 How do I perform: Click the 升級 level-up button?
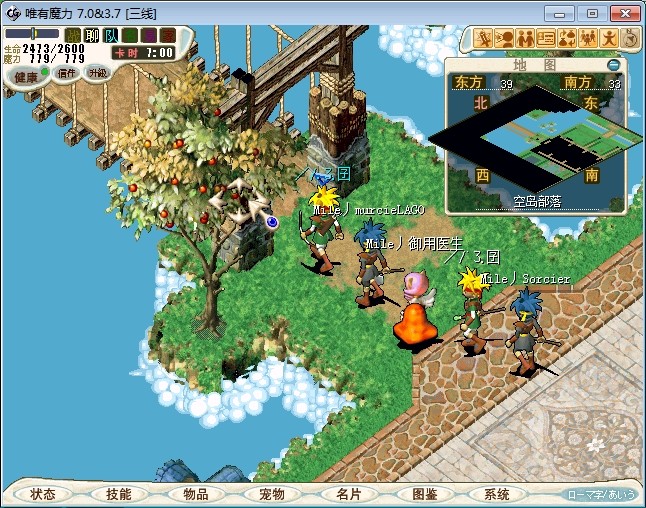[x=98, y=73]
